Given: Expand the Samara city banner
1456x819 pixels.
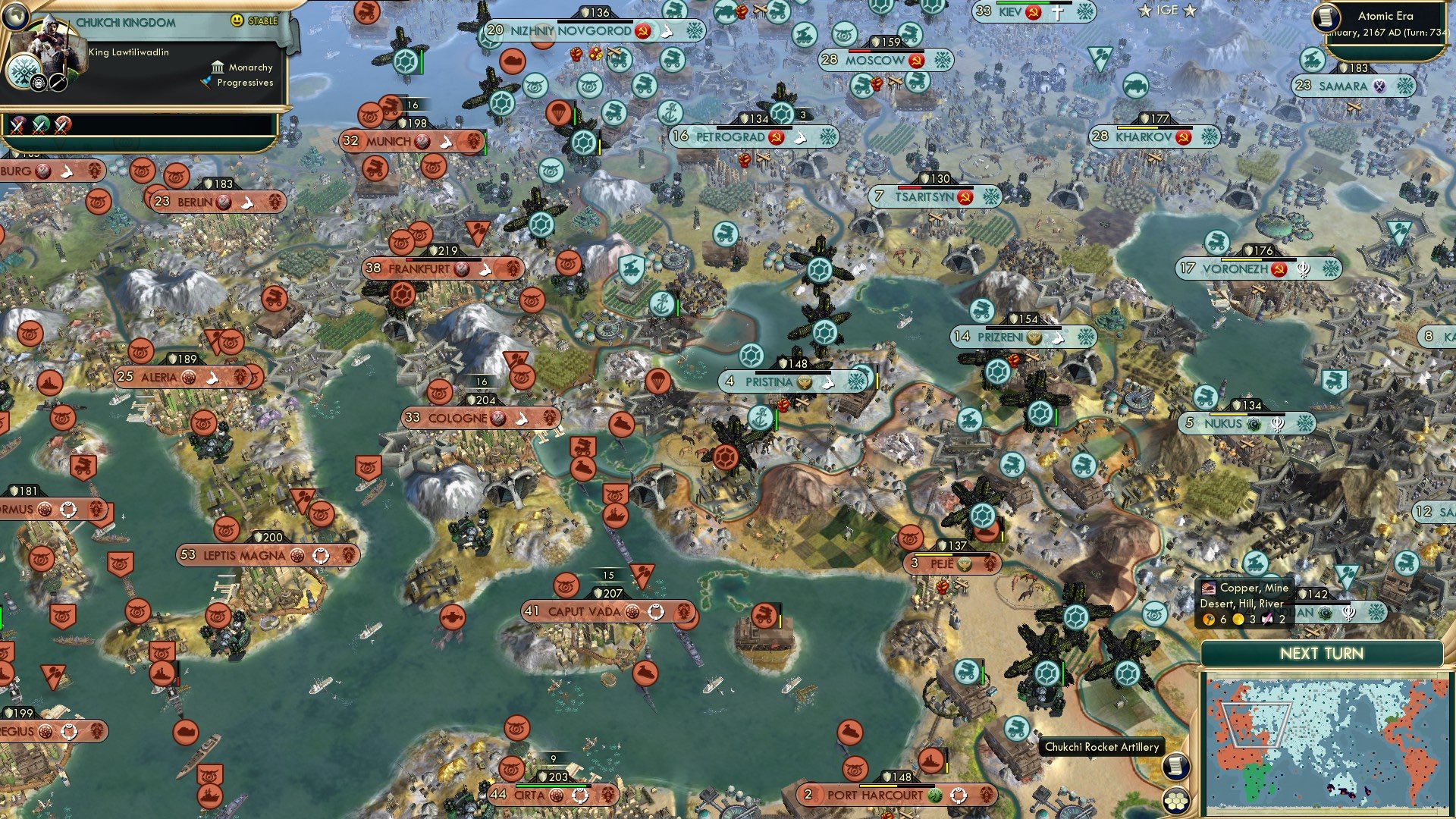Looking at the screenshot, I should tap(1342, 86).
